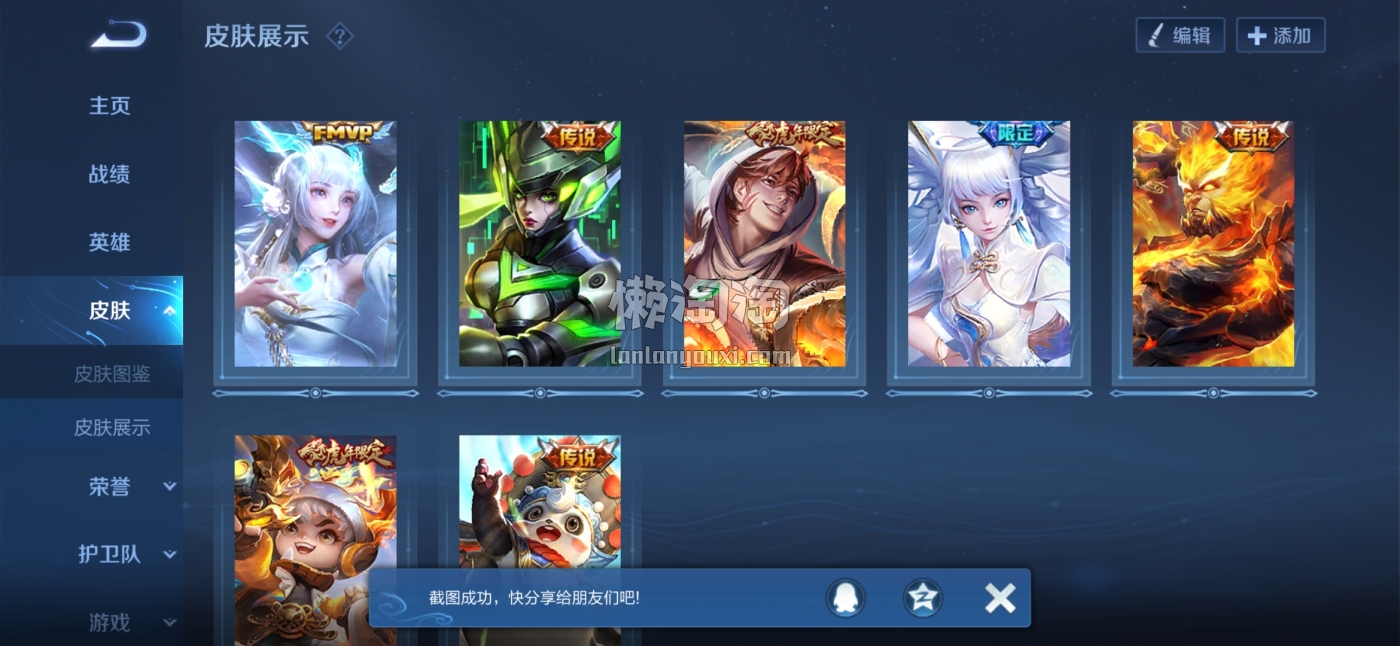Close the screenshot share notification
The image size is (1400, 646).
click(x=999, y=598)
